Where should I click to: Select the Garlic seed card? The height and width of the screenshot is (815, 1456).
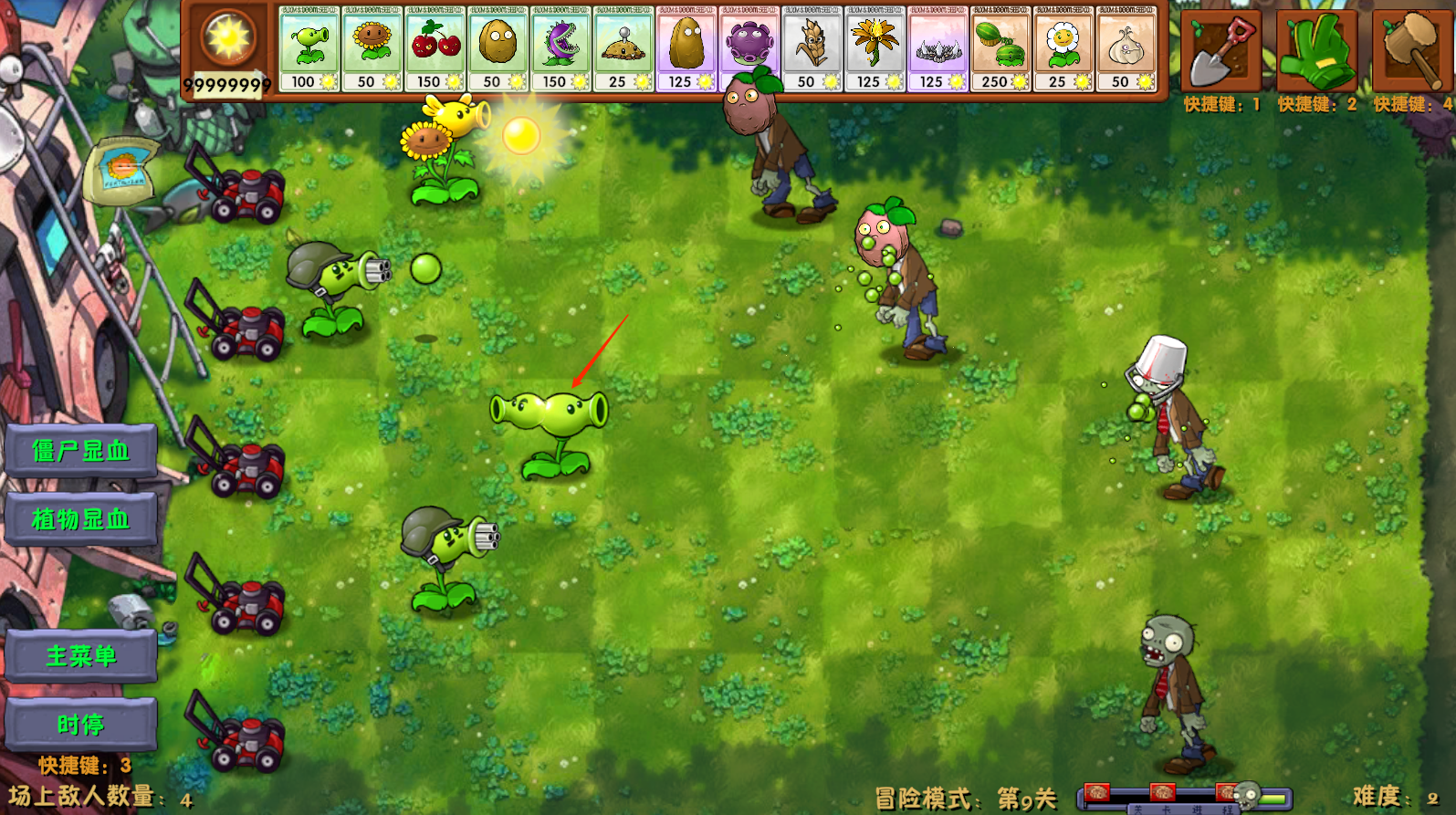pyautogui.click(x=1126, y=48)
